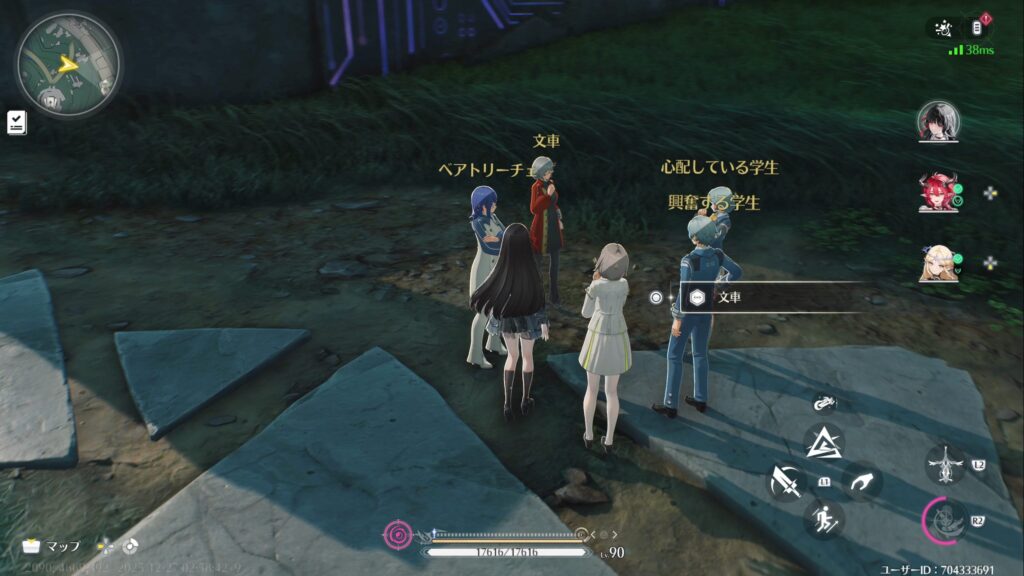Open the マップ map button
This screenshot has width=1024, height=576.
click(x=52, y=546)
